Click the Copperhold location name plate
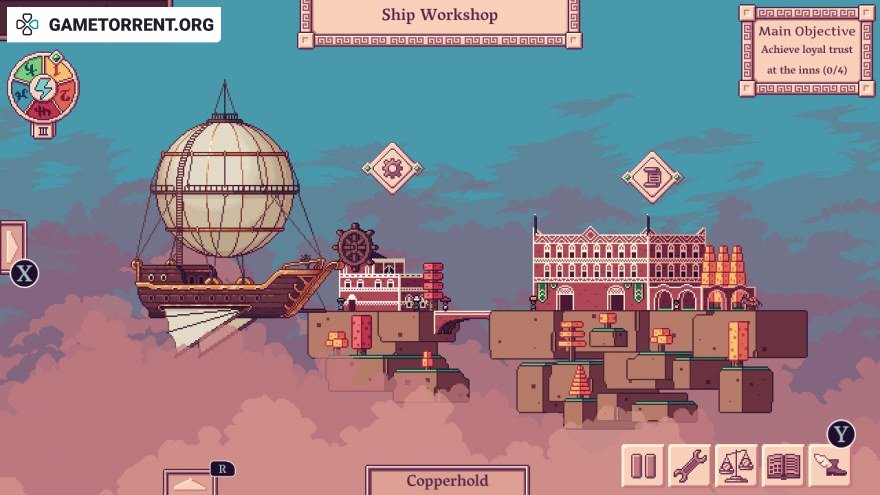Image resolution: width=880 pixels, height=495 pixels. [x=447, y=480]
